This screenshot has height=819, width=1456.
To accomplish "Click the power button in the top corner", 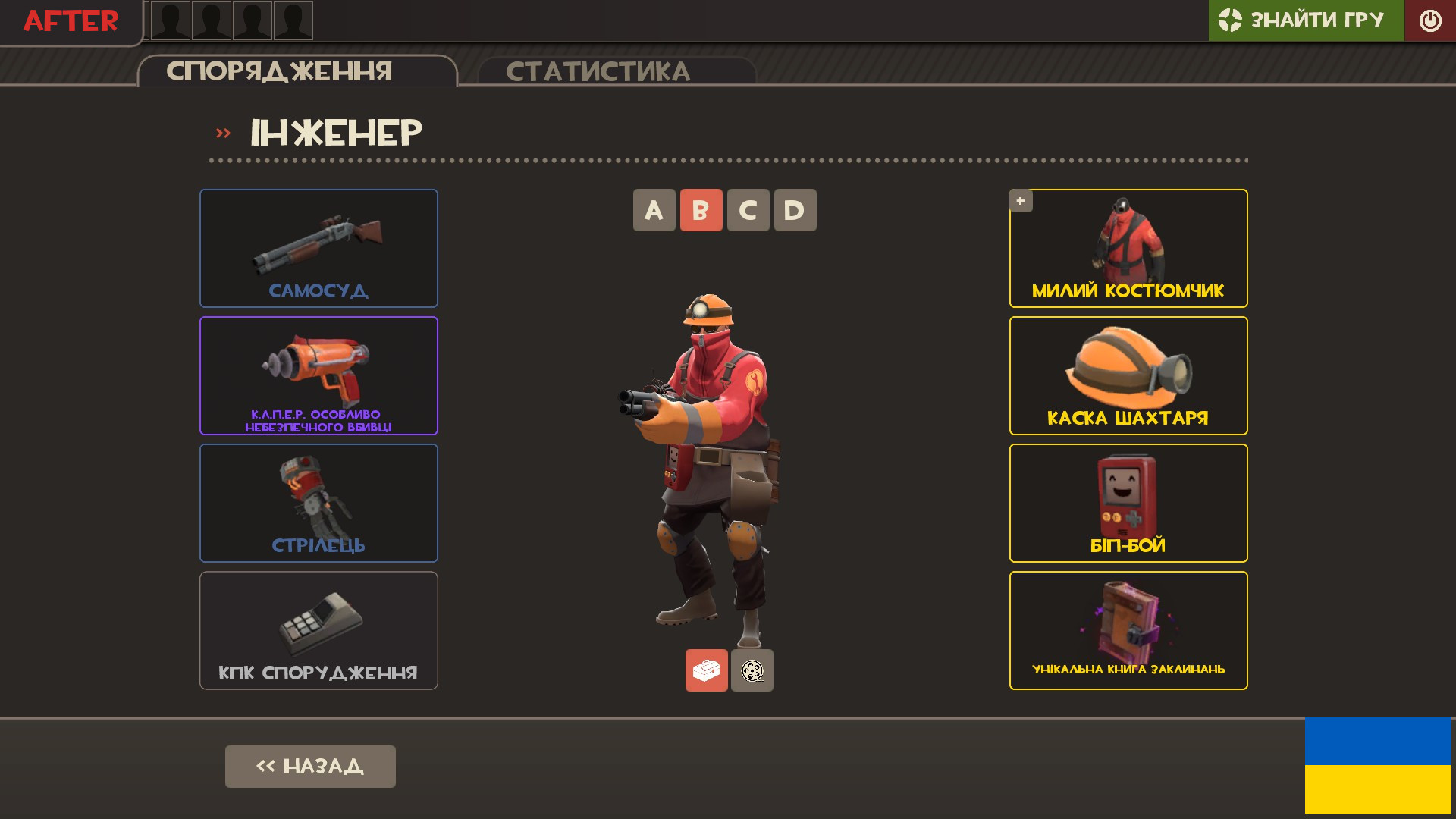I will point(1429,20).
